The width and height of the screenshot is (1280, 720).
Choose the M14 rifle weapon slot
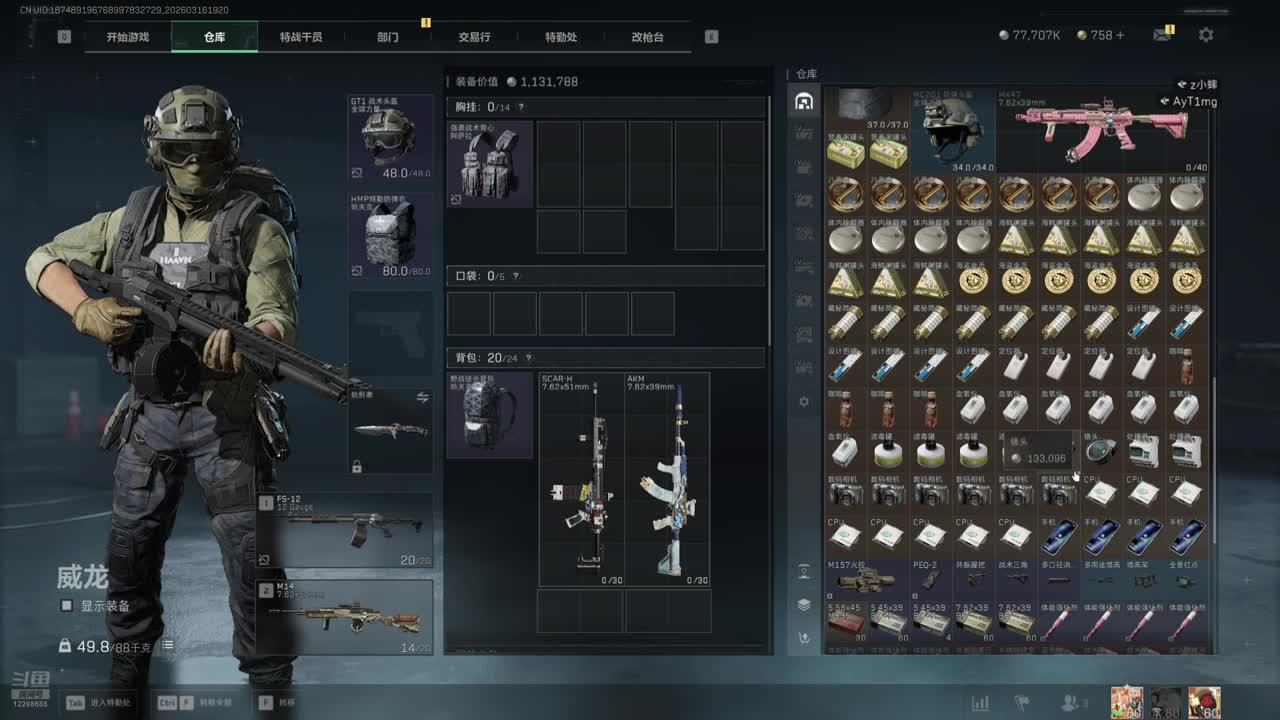pyautogui.click(x=345, y=617)
